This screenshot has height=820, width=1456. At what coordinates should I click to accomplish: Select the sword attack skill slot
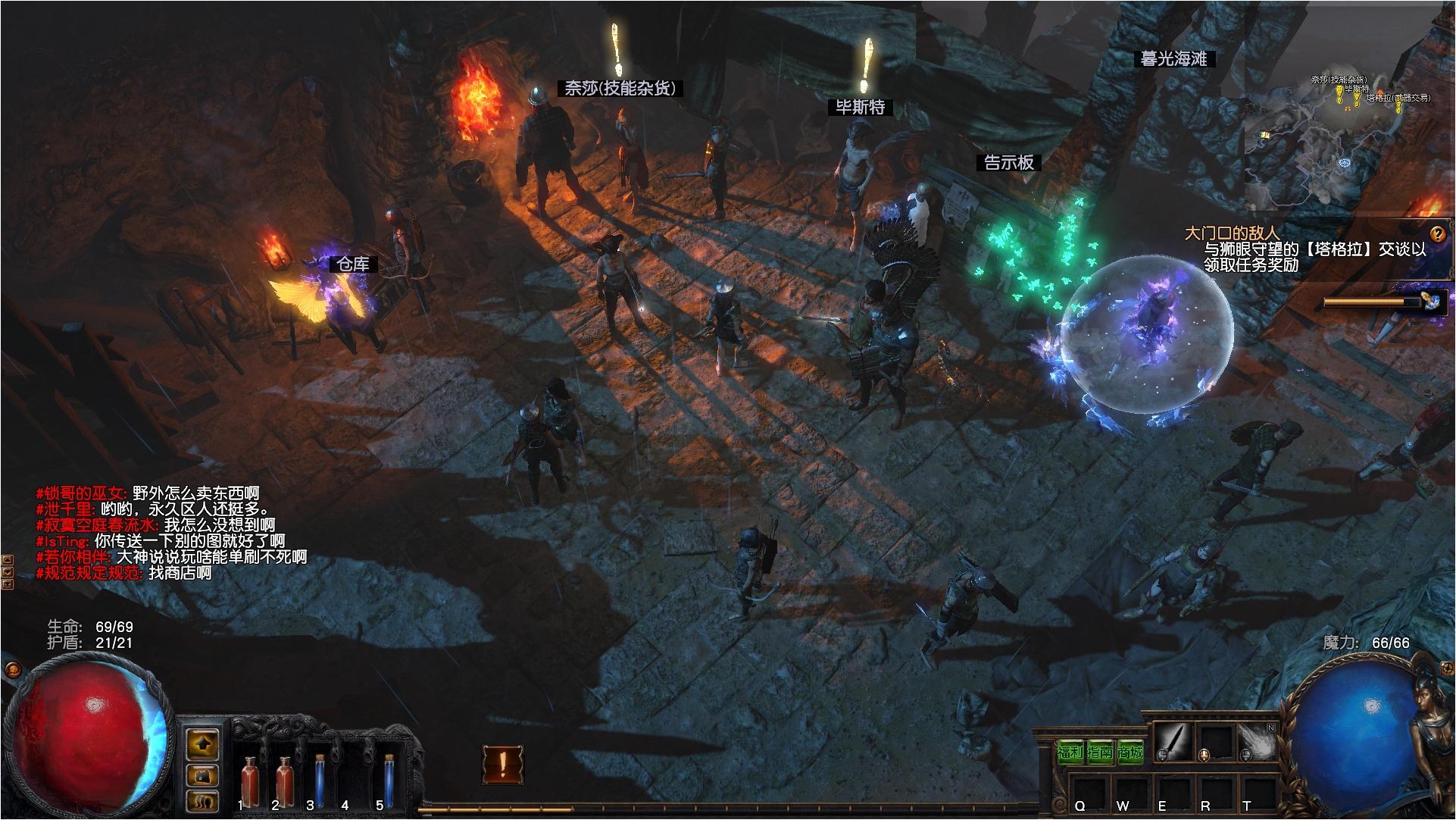(x=1173, y=743)
